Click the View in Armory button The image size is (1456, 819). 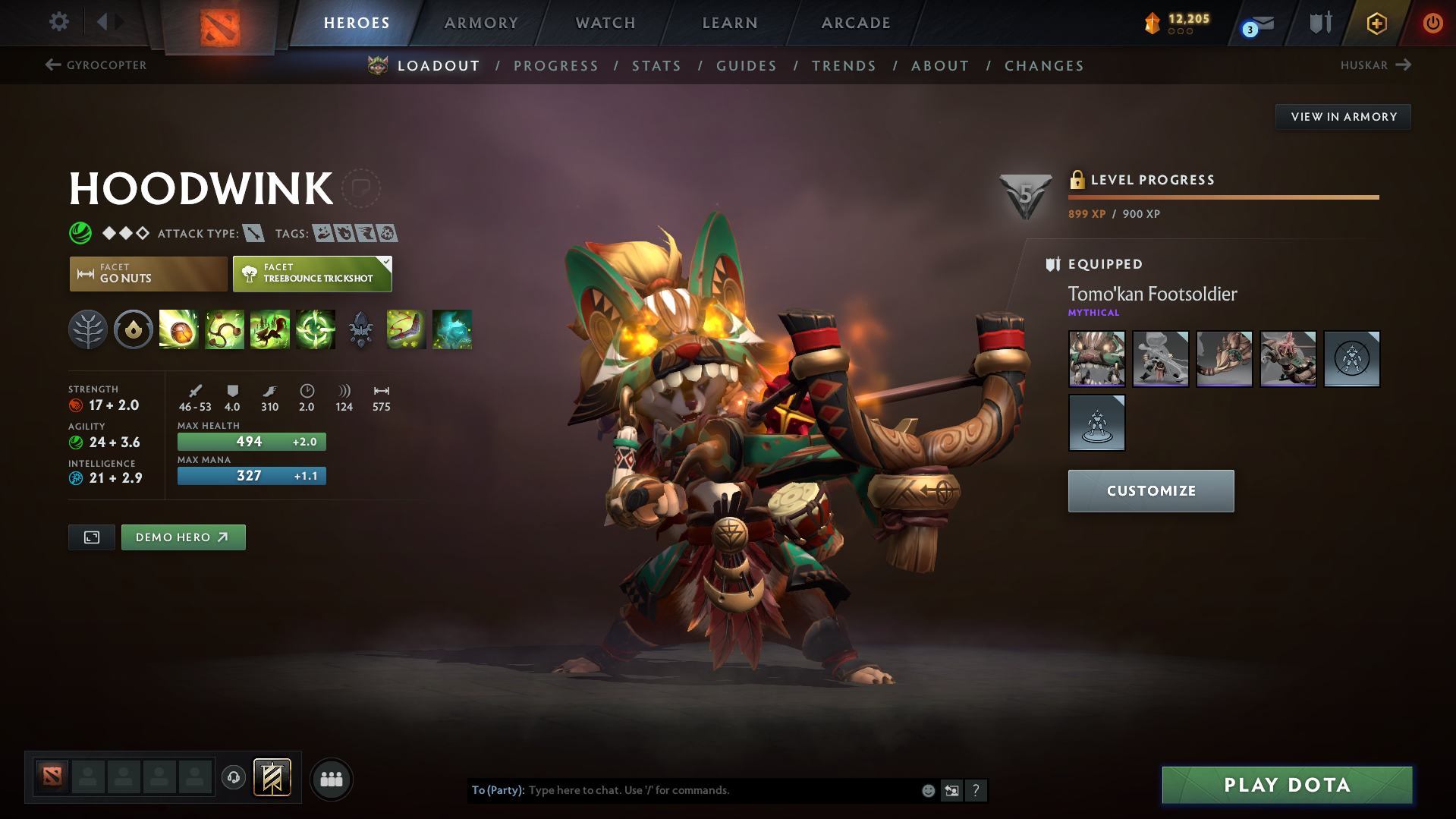coord(1343,117)
